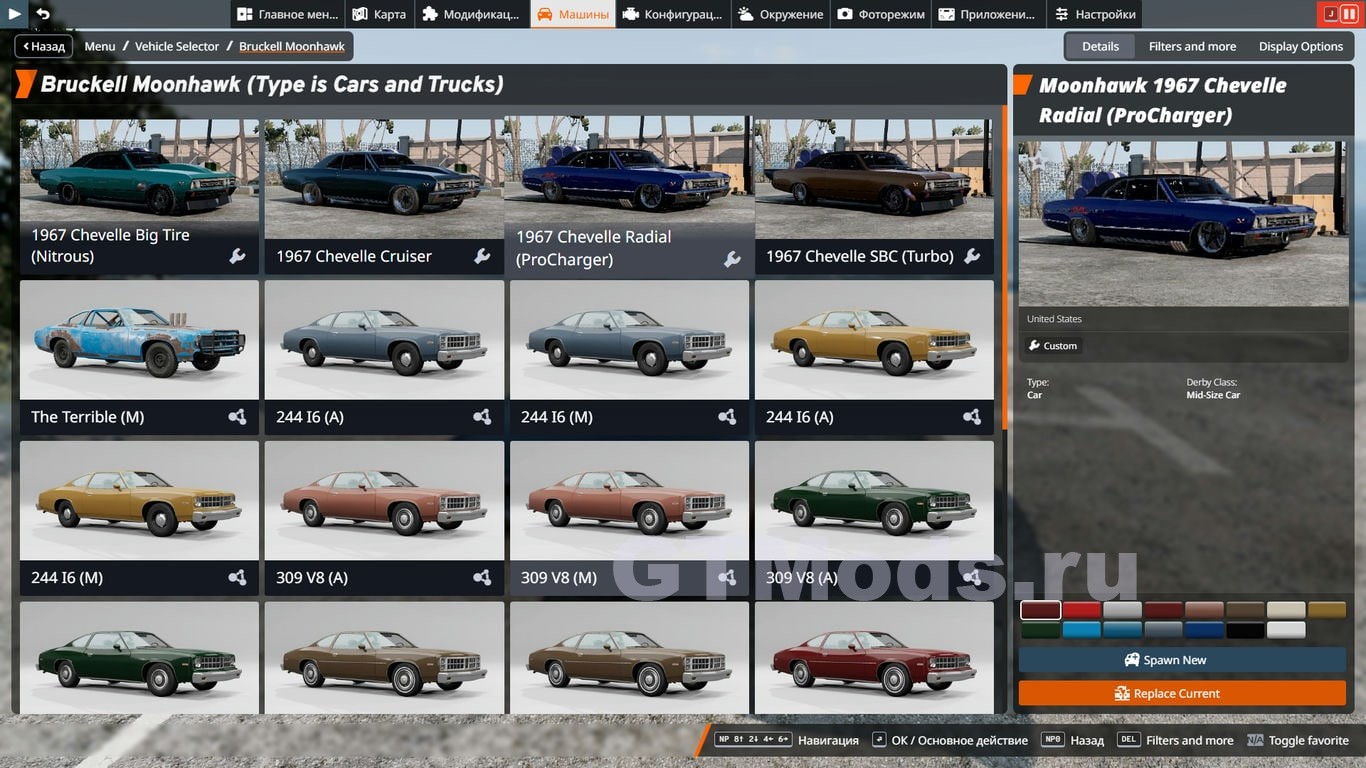Switch to the Настройки tab

[x=1095, y=14]
